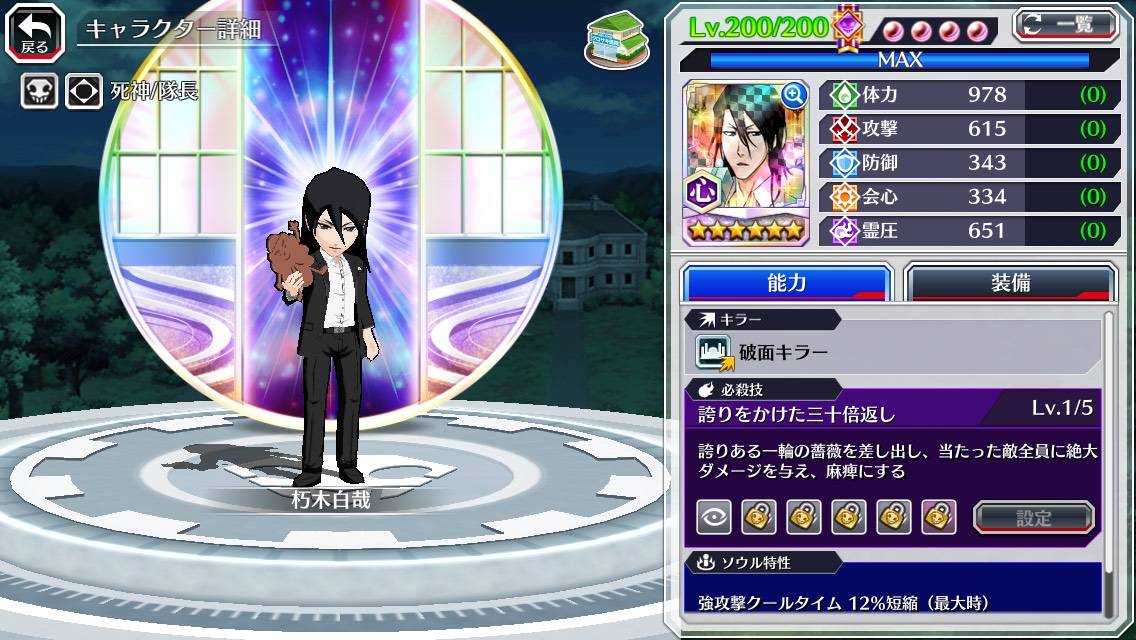Viewport: 1136px width, 640px height.
Task: Switch to the 能力 tab
Action: tap(786, 283)
